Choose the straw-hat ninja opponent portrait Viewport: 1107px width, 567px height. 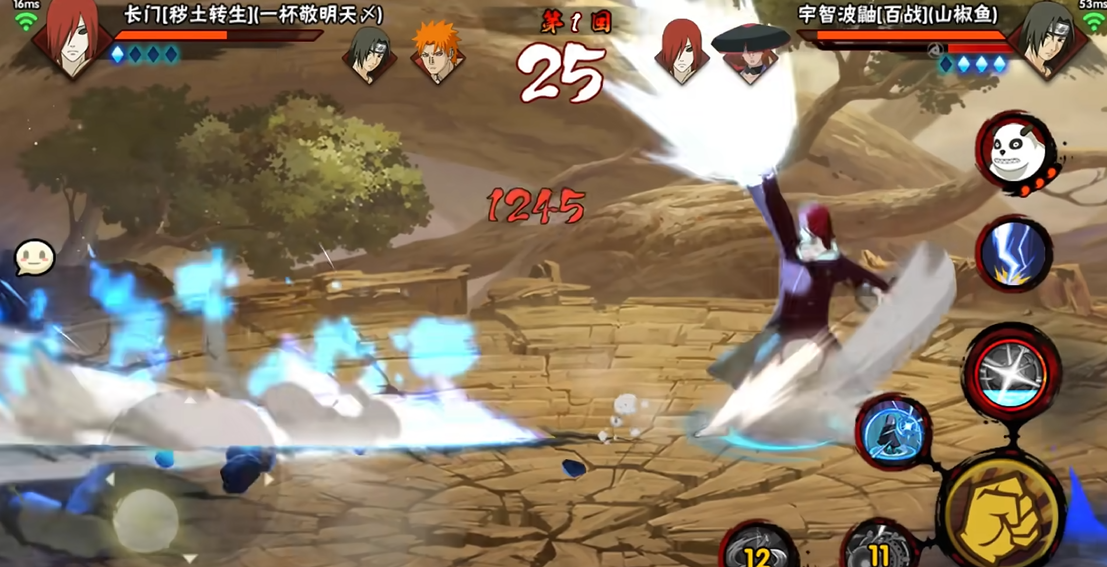pos(749,50)
